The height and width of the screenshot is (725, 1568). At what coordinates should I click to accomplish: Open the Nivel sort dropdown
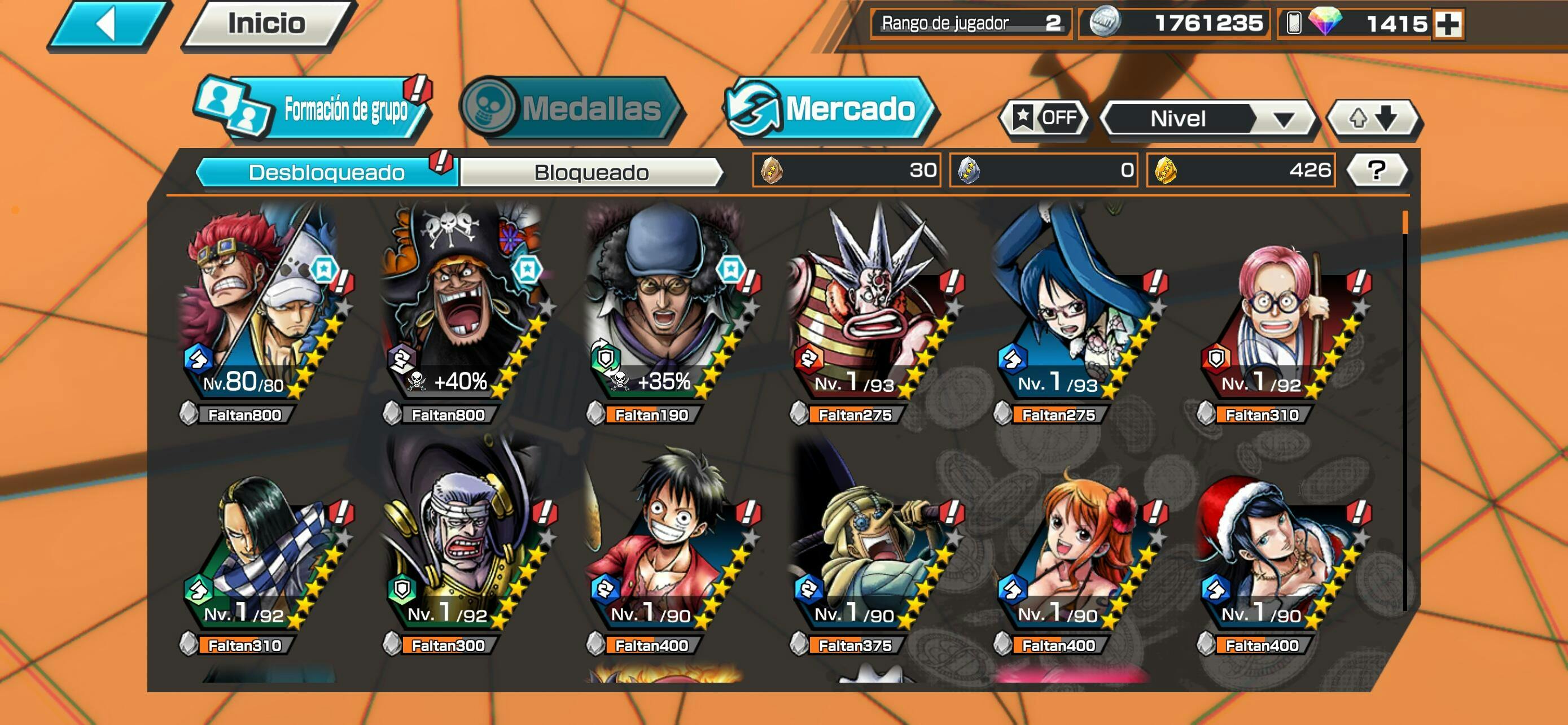1208,118
